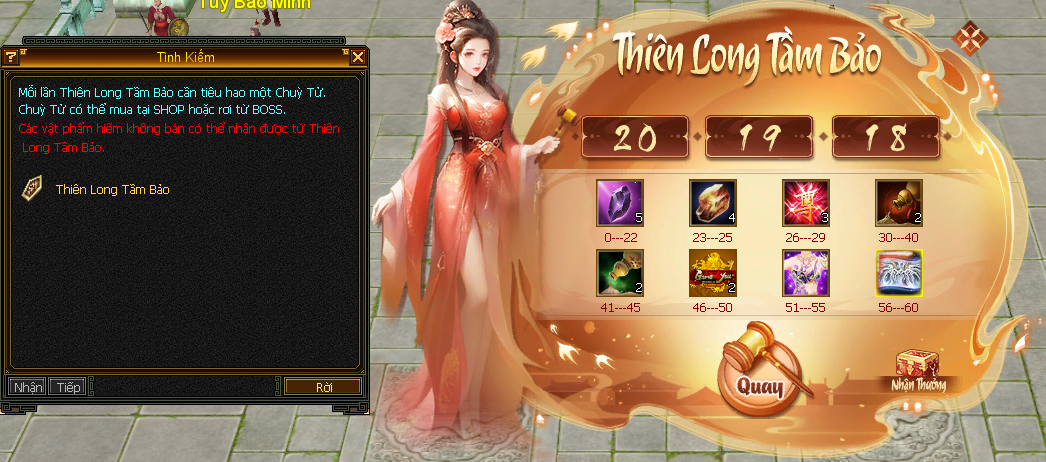Image resolution: width=1046 pixels, height=462 pixels.
Task: Choose the bronze jar reward for 30---40
Action: 899,203
